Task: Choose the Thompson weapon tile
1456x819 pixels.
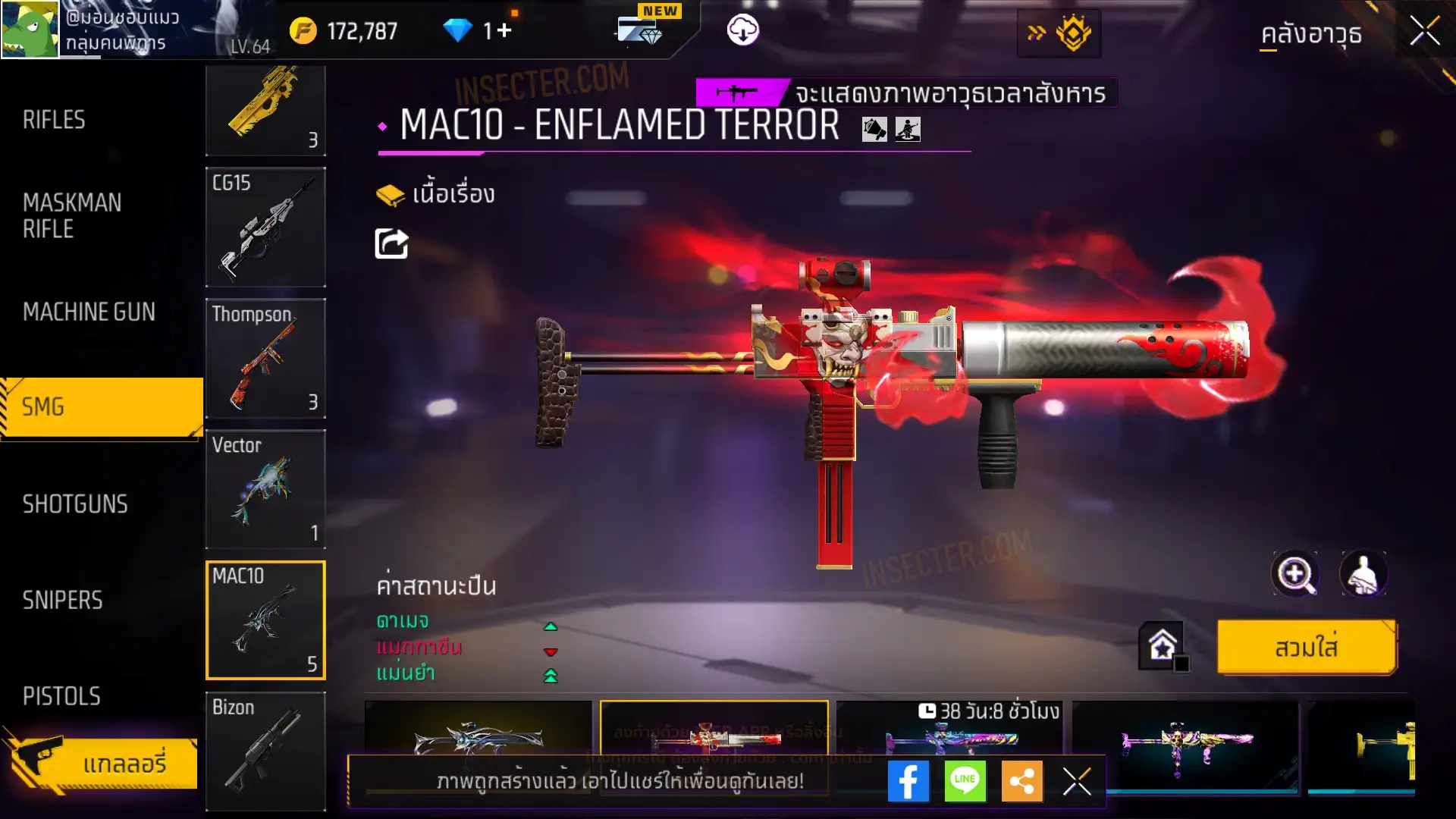Action: pyautogui.click(x=265, y=358)
